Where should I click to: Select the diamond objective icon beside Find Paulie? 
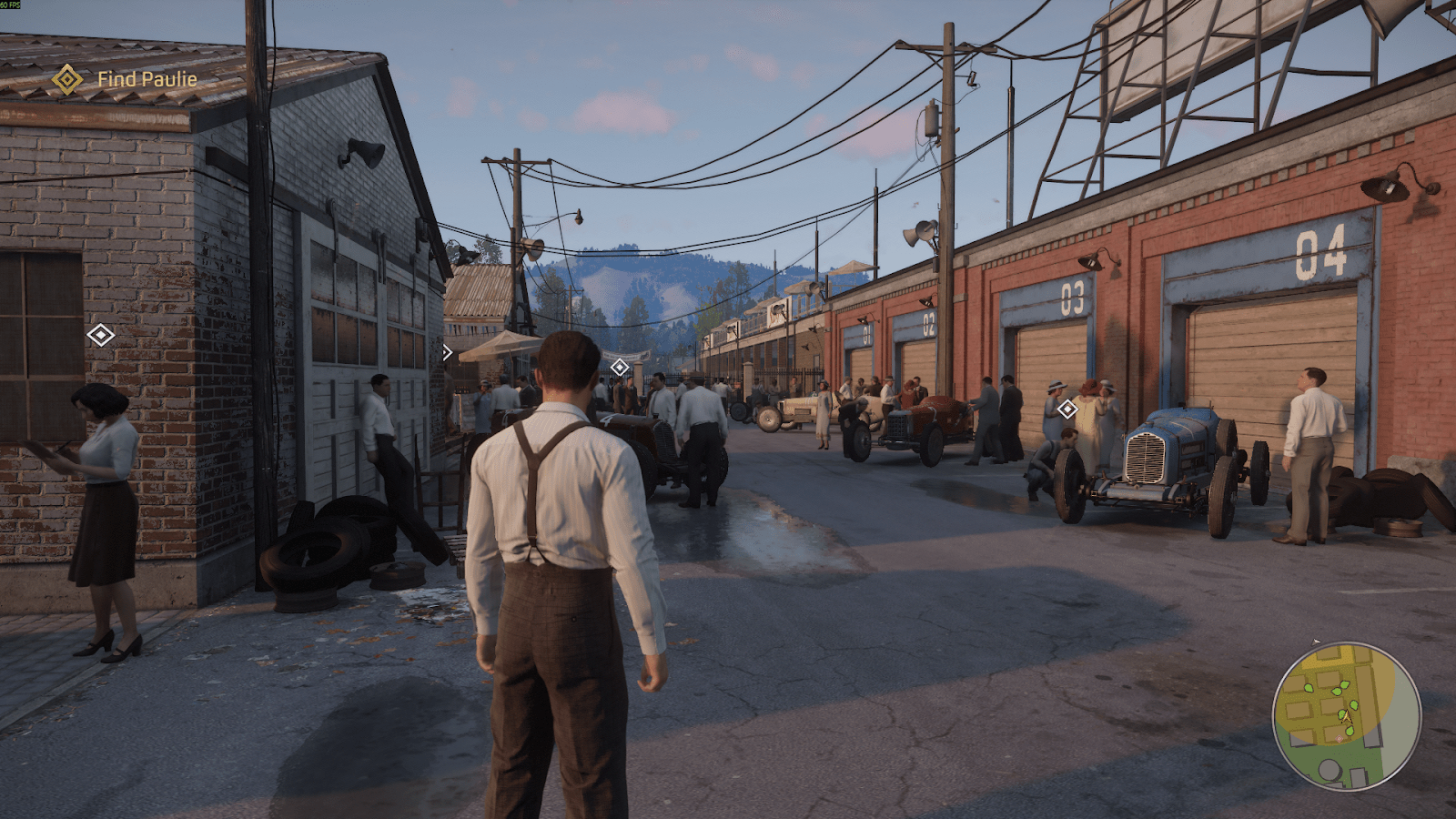(66, 80)
